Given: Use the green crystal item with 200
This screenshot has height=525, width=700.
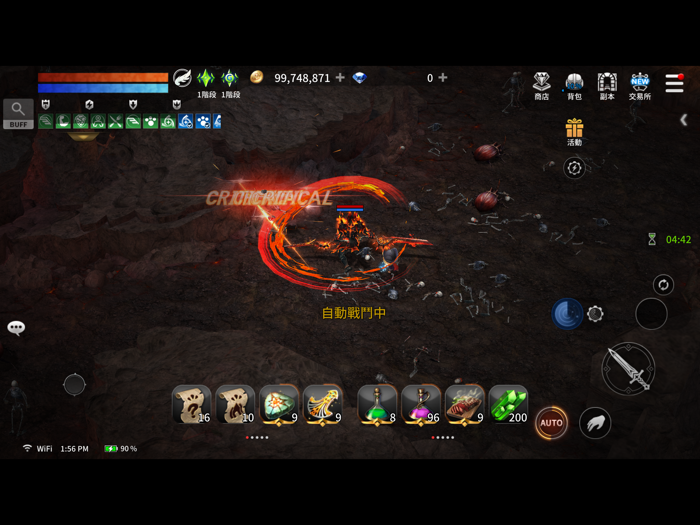Looking at the screenshot, I should click(x=508, y=405).
